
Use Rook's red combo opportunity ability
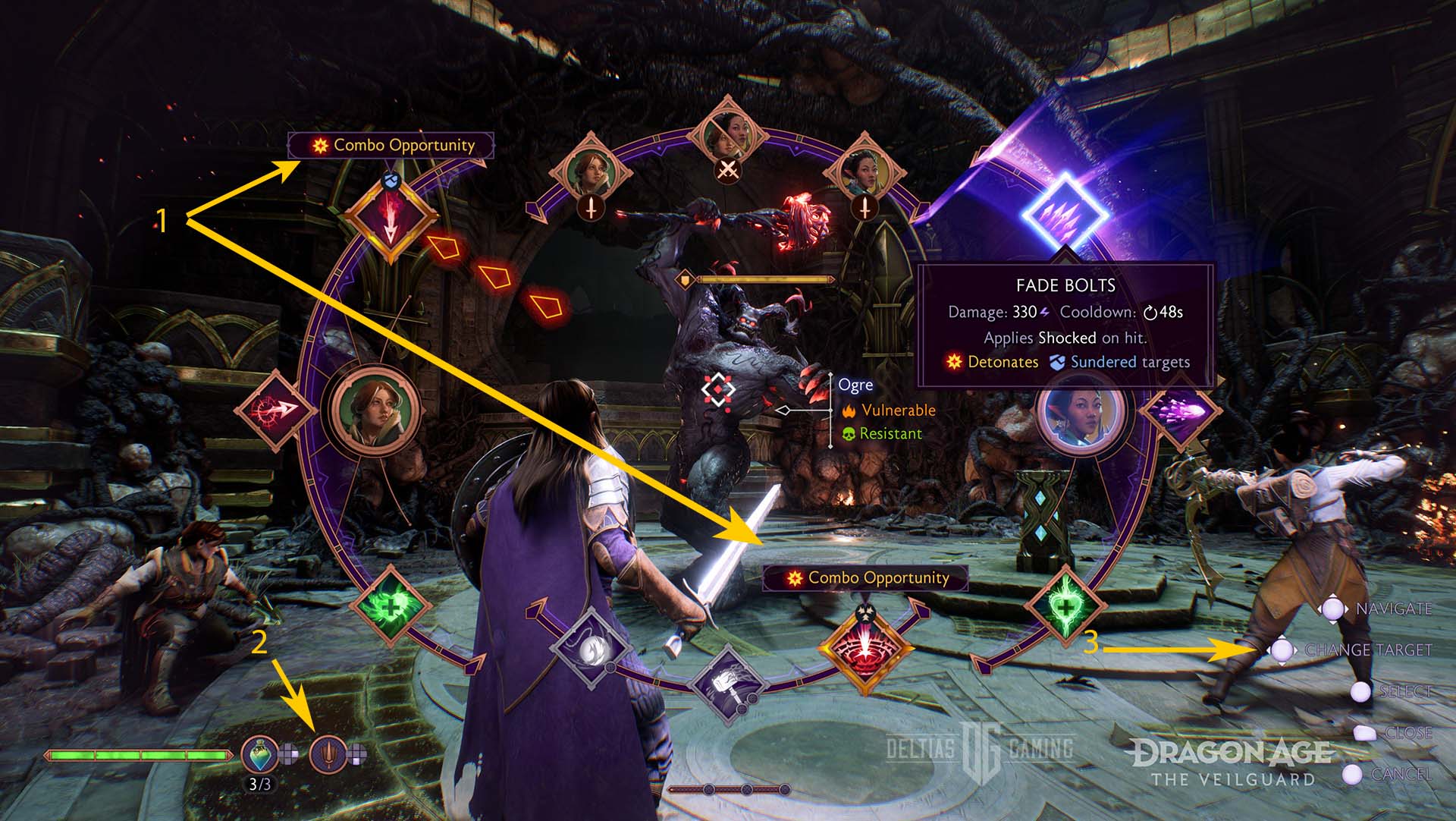pos(864,650)
